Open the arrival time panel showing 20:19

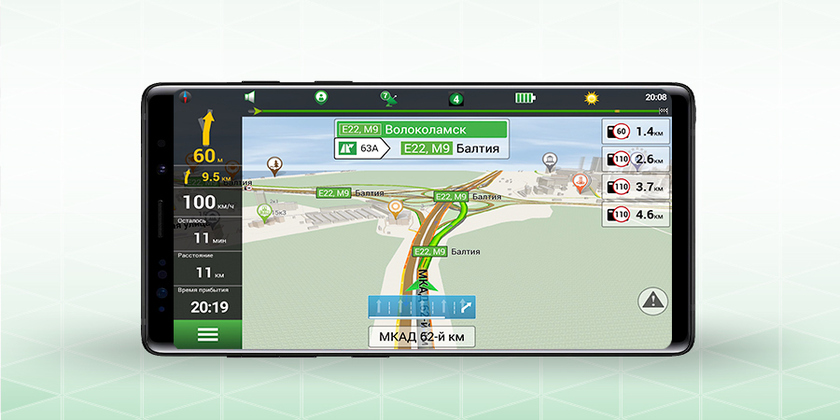point(208,302)
